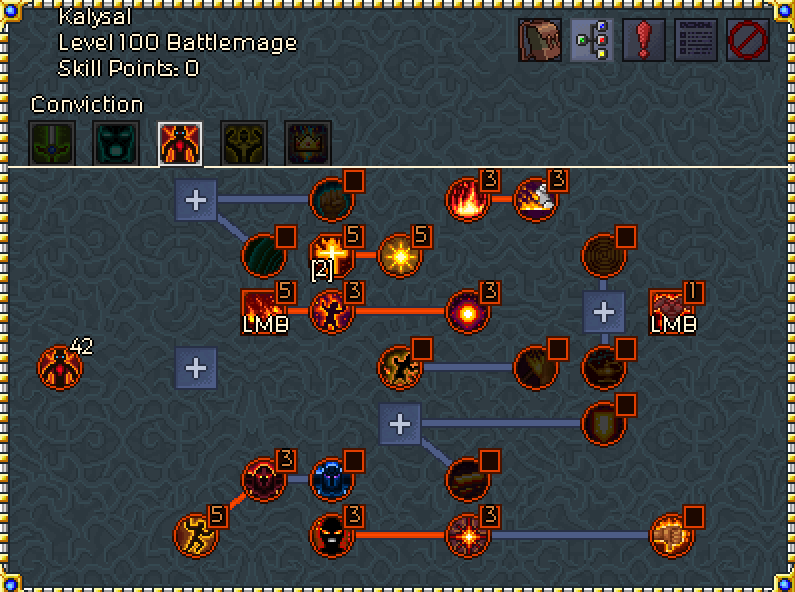Open the backpack inventory icon

(540, 41)
